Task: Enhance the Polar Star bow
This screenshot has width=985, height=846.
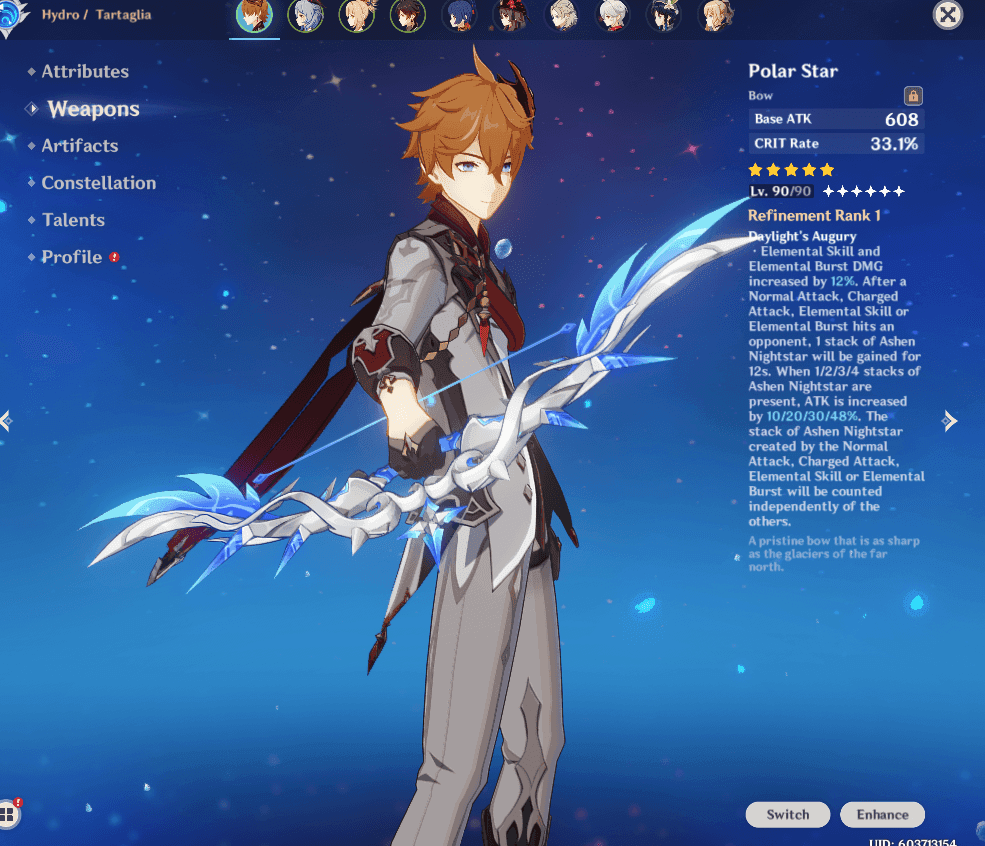Action: (x=882, y=814)
